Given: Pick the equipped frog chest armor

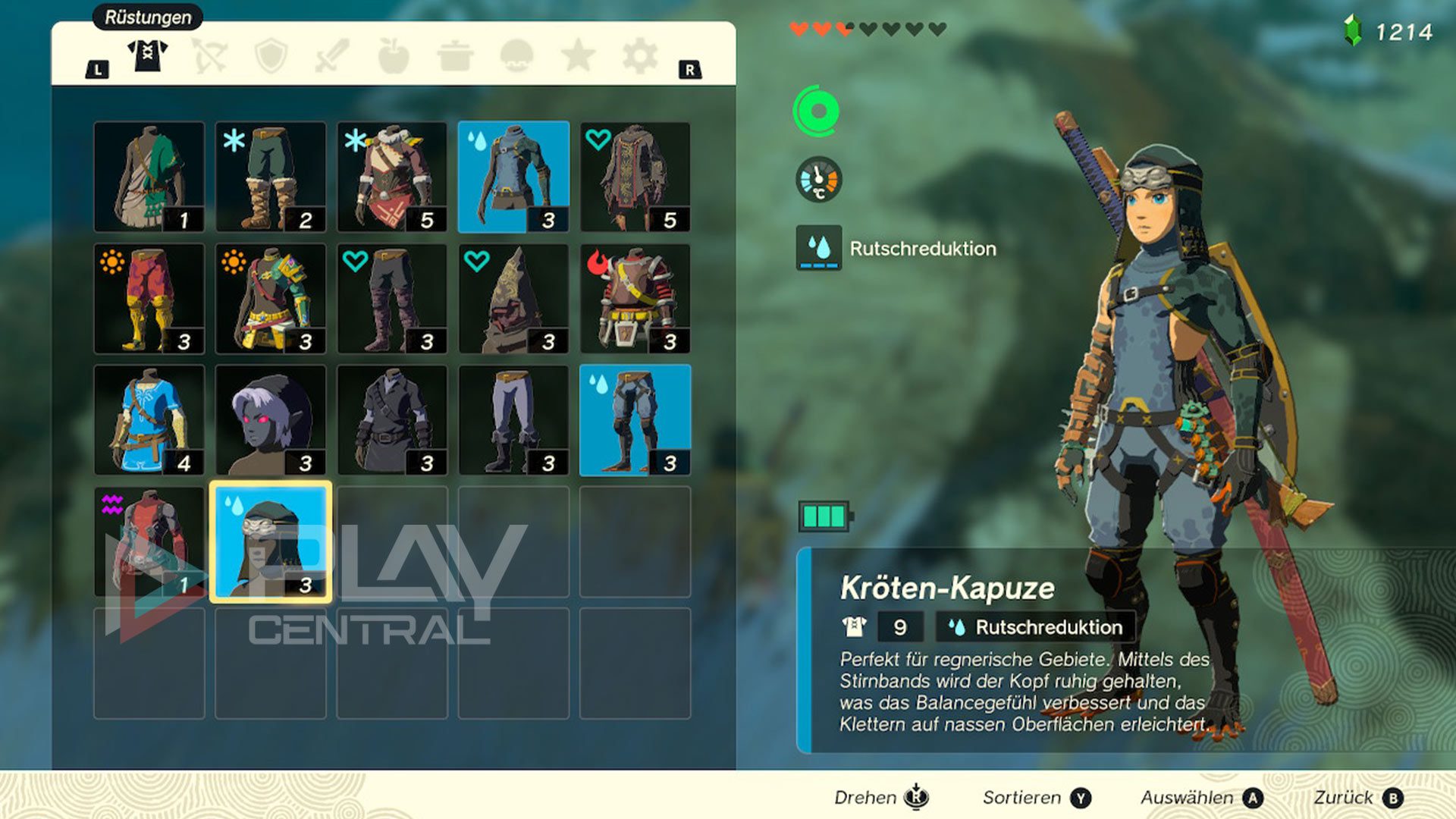Looking at the screenshot, I should coord(513,177).
